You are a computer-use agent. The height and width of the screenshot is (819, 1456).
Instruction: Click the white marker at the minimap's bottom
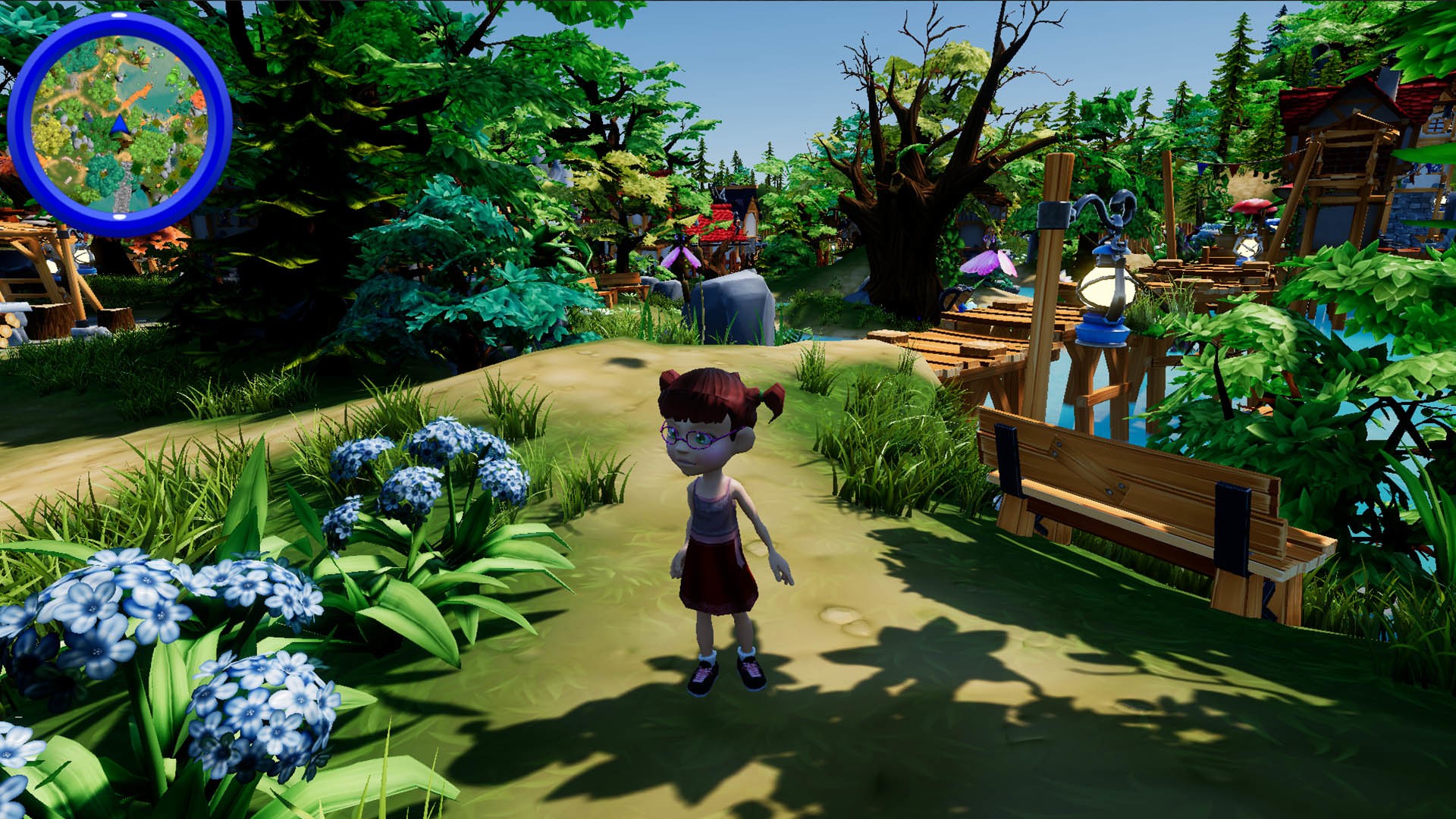click(x=119, y=216)
